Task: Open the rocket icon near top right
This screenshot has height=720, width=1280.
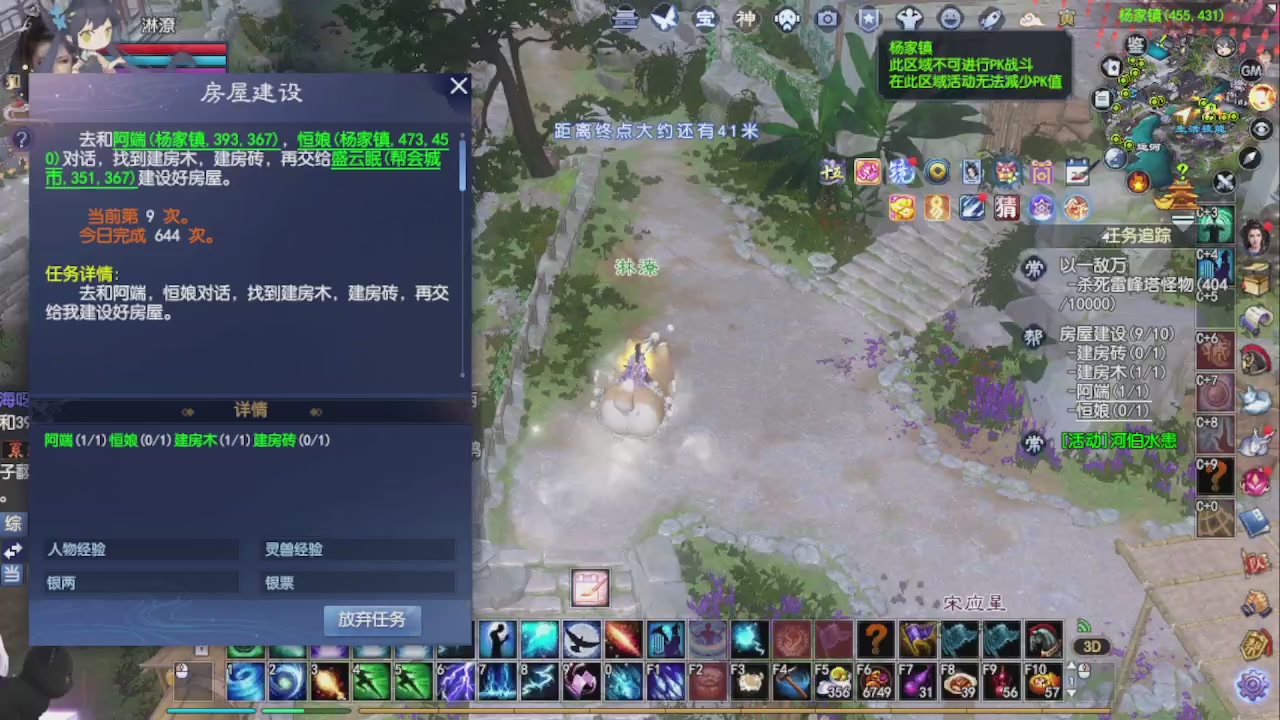Action: (x=991, y=17)
